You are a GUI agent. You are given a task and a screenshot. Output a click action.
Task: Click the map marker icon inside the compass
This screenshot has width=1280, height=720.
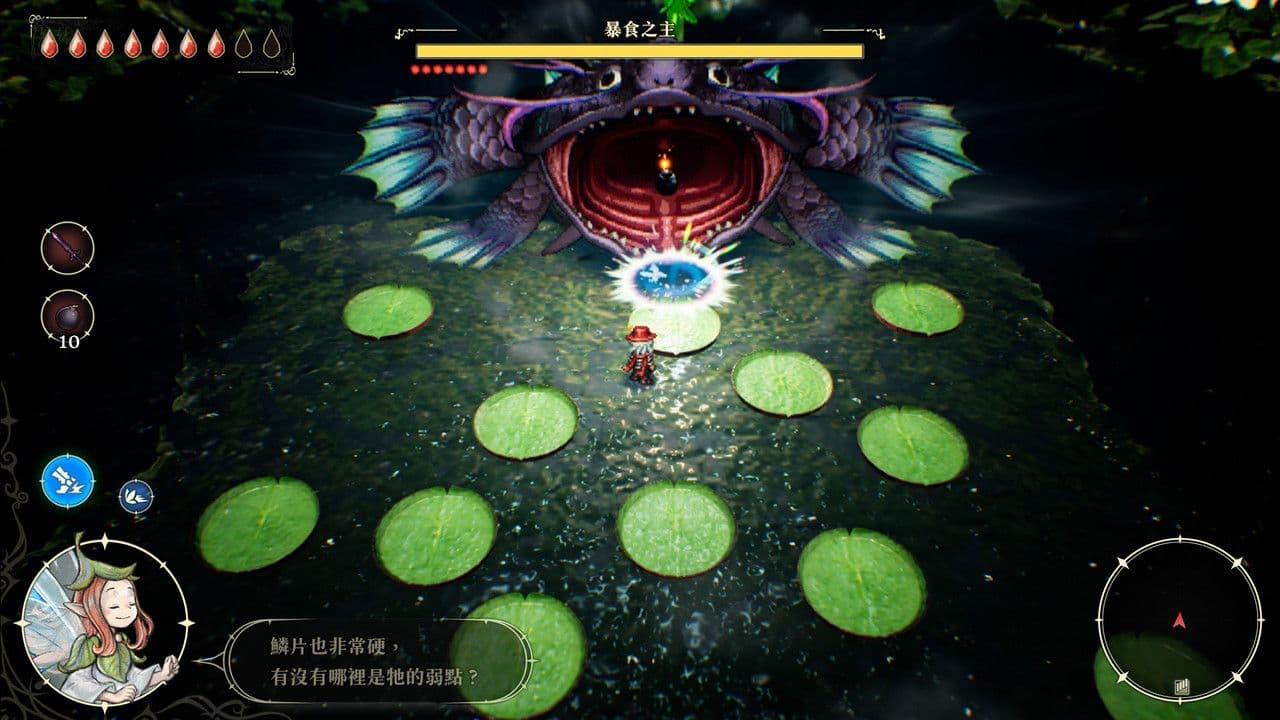pos(1182,686)
